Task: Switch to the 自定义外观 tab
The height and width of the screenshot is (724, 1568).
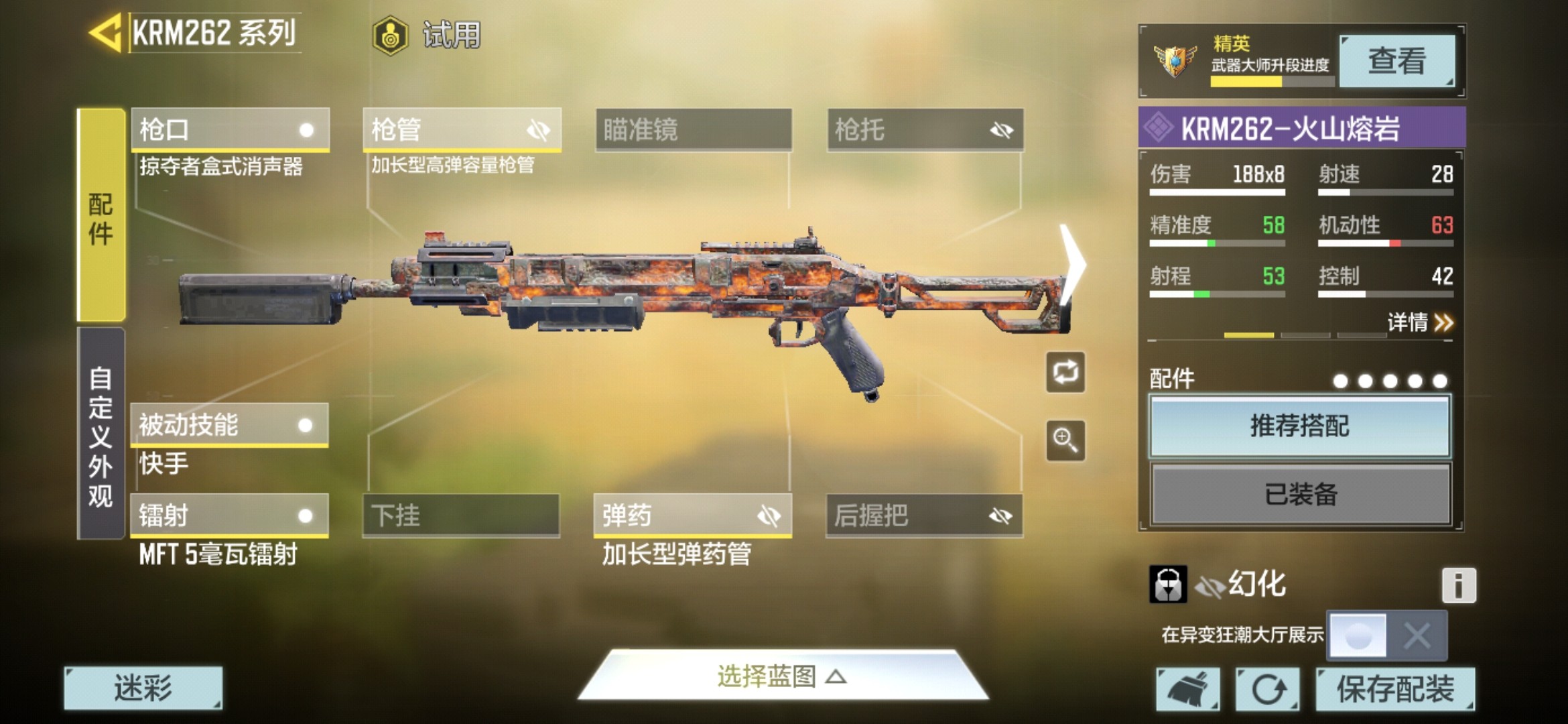Action: click(101, 434)
